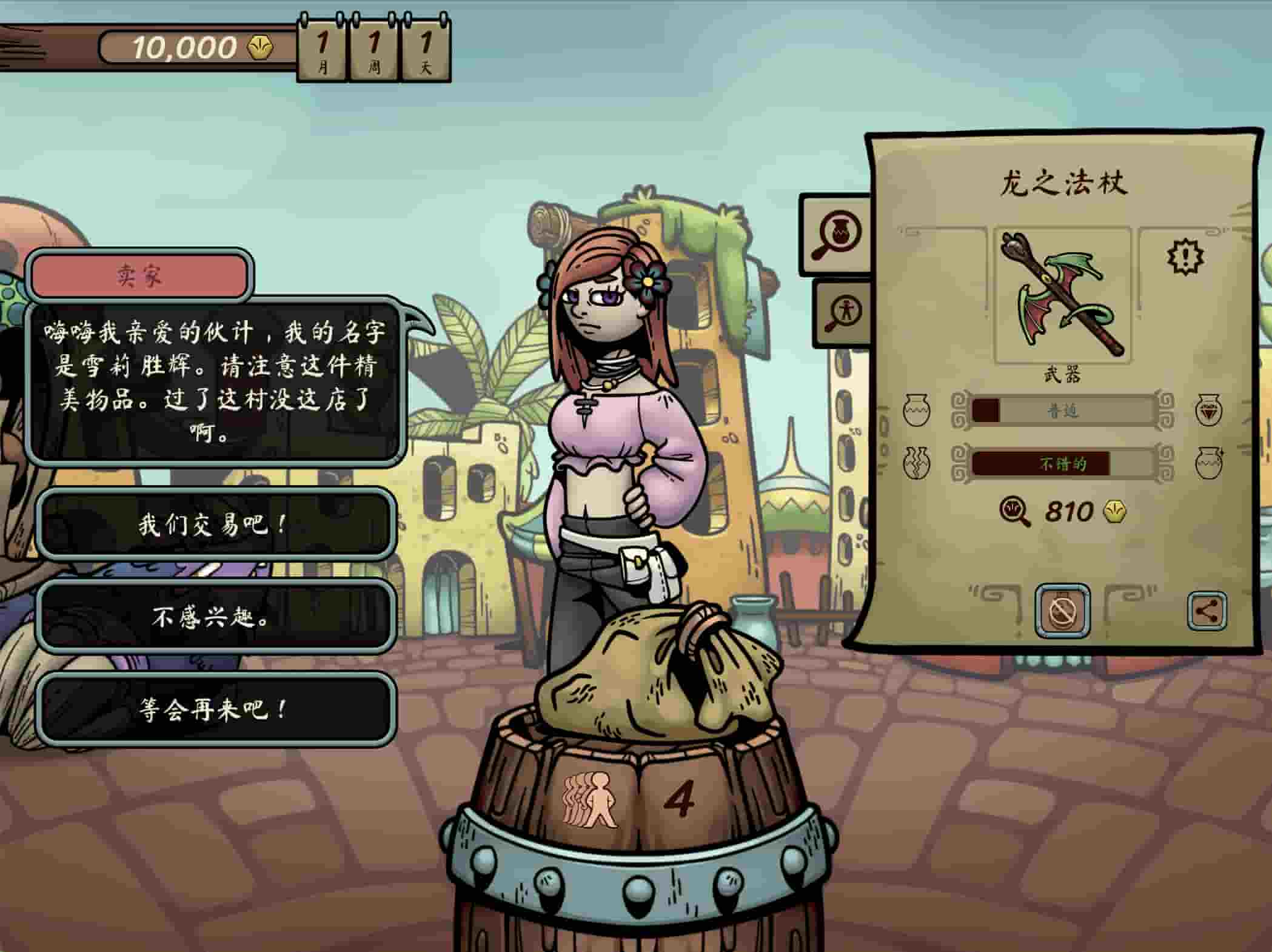
Task: Click the share icon on item card
Action: [x=1206, y=611]
